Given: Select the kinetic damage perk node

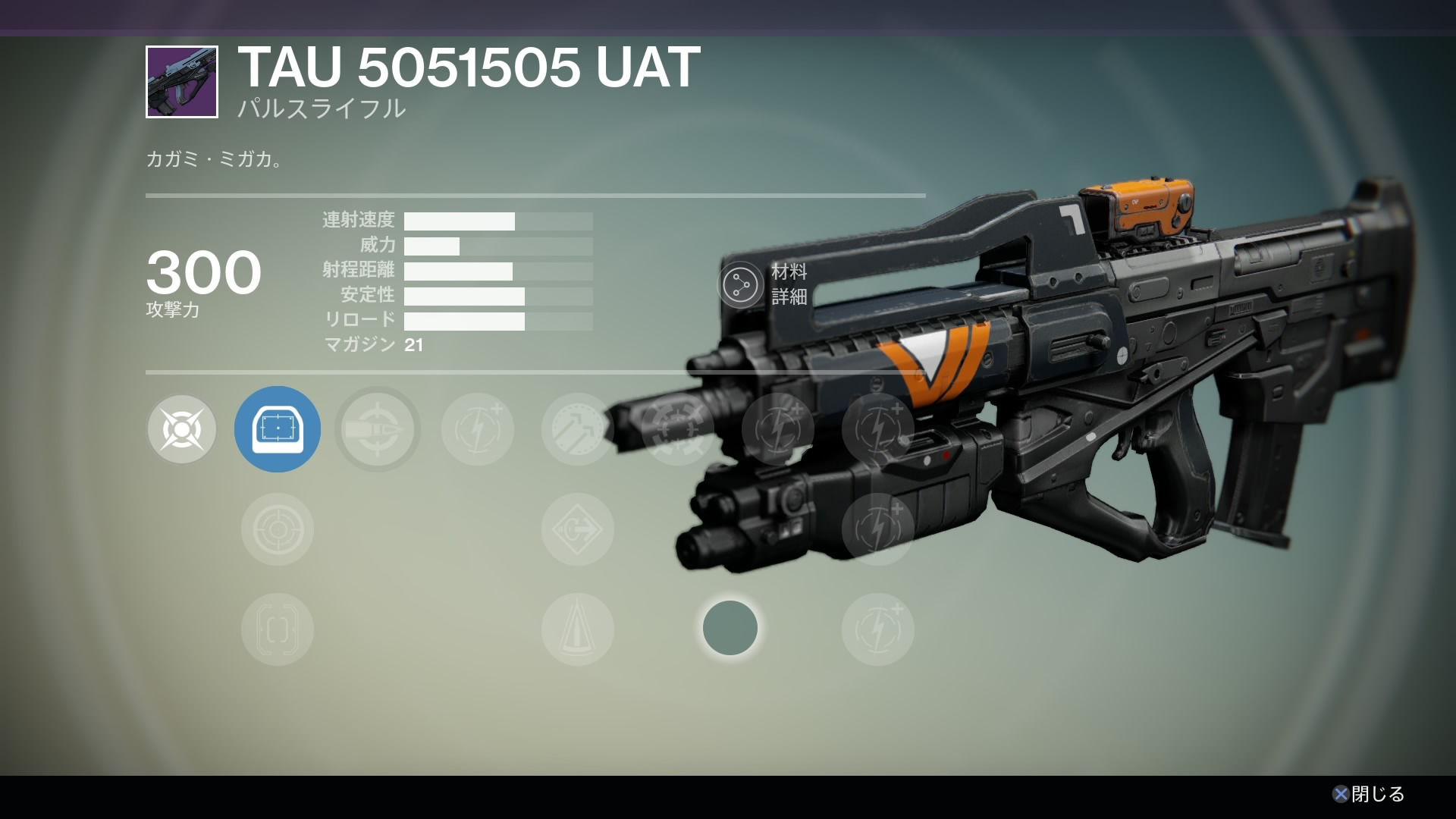Looking at the screenshot, I should [182, 430].
